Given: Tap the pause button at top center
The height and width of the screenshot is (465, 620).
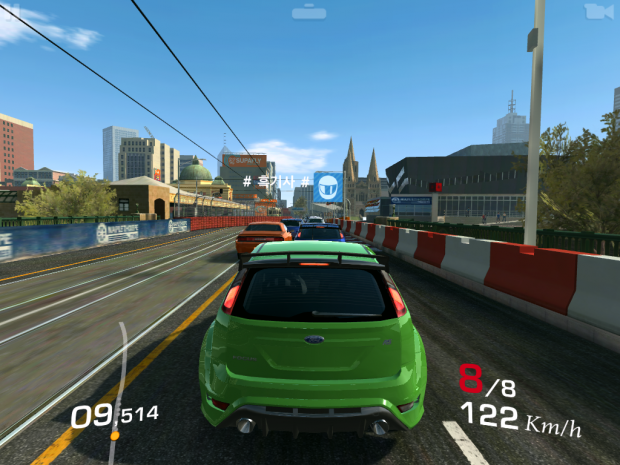Looking at the screenshot, I should click(309, 12).
